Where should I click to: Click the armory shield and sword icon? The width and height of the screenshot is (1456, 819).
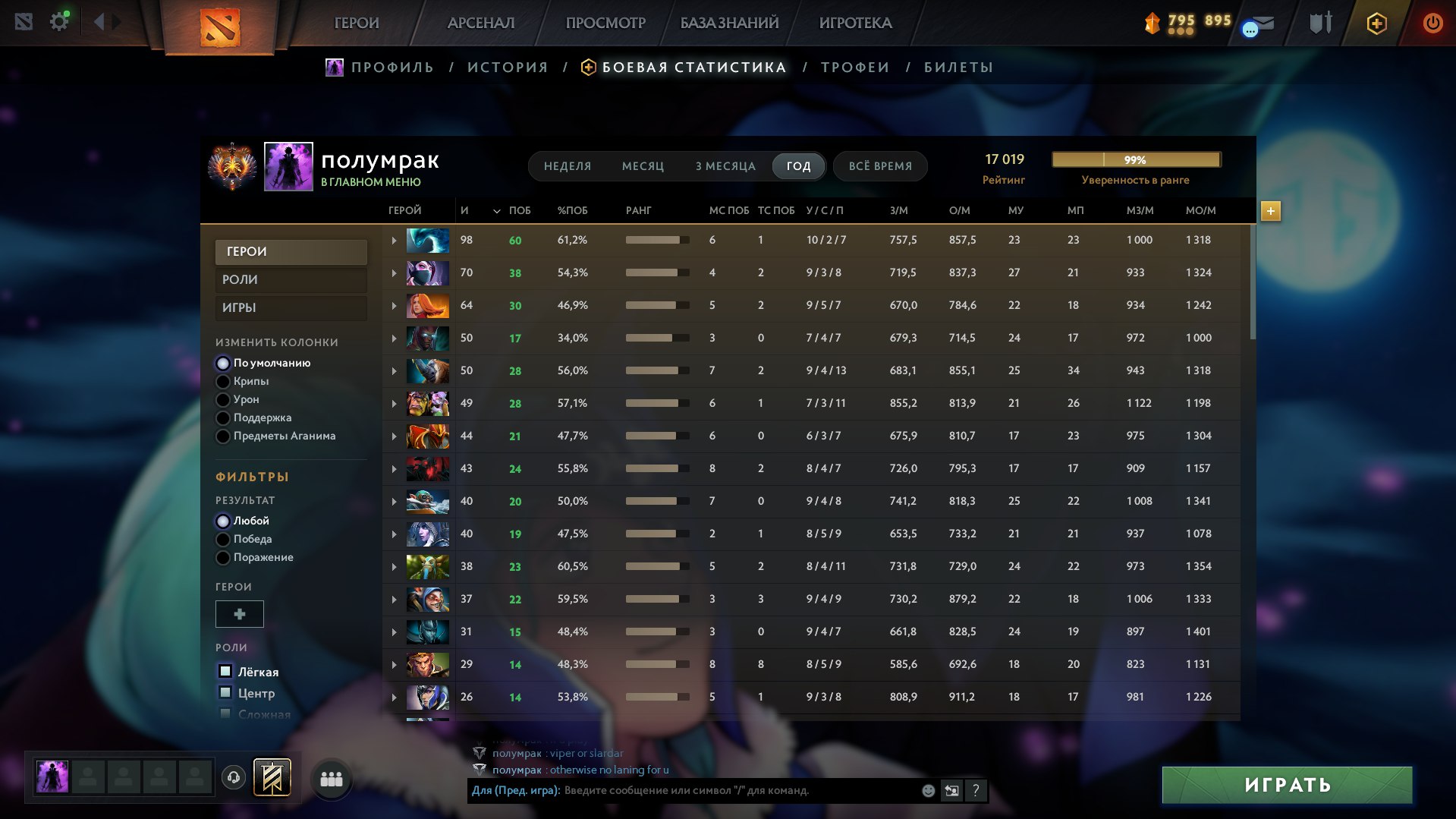(x=1319, y=23)
